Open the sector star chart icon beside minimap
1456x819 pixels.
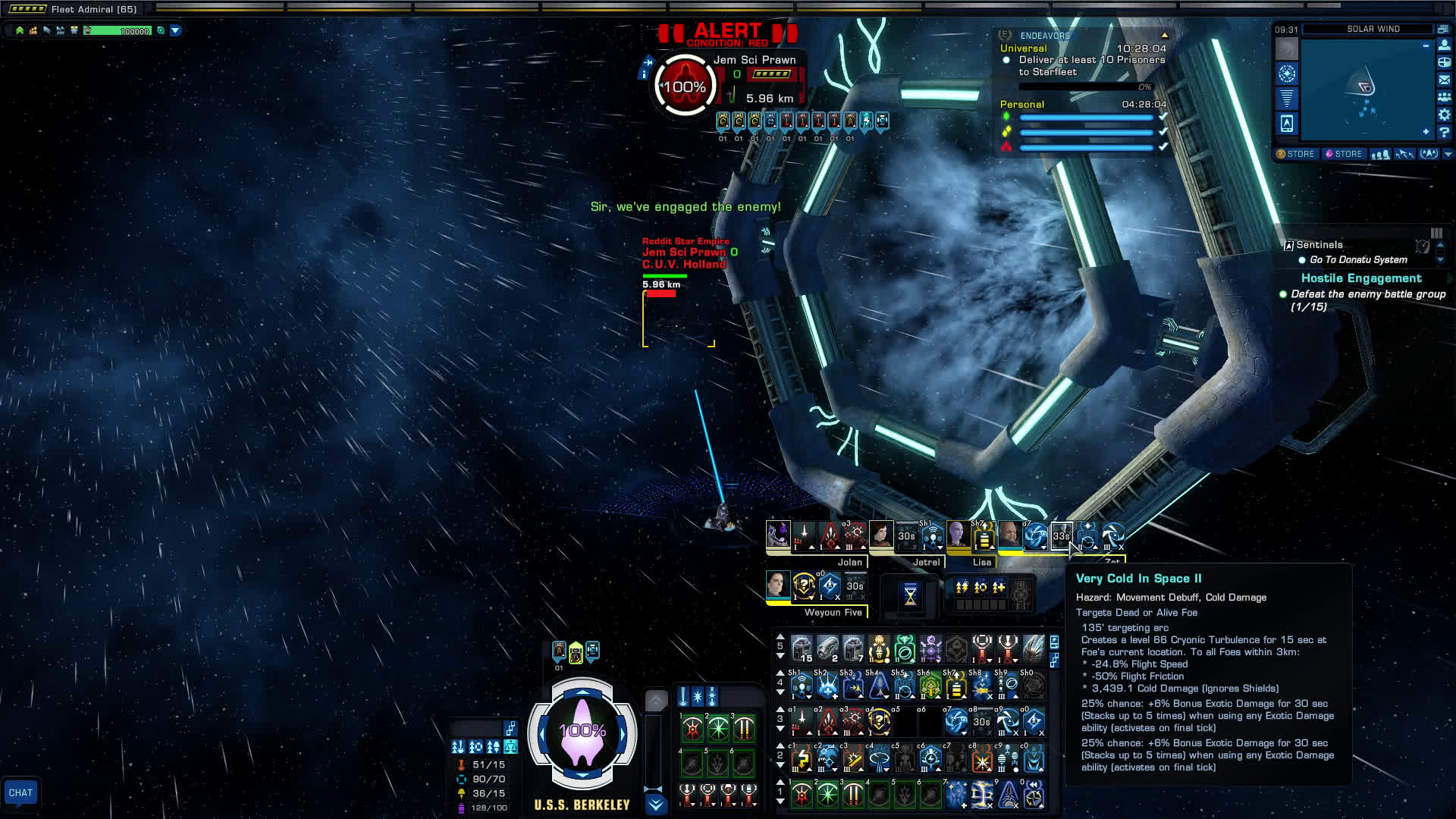tap(1287, 74)
